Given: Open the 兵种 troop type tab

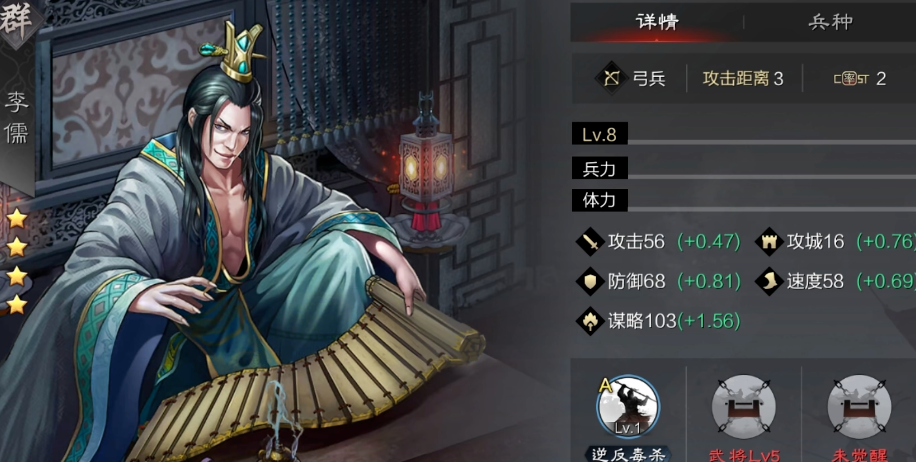Looking at the screenshot, I should [x=830, y=21].
